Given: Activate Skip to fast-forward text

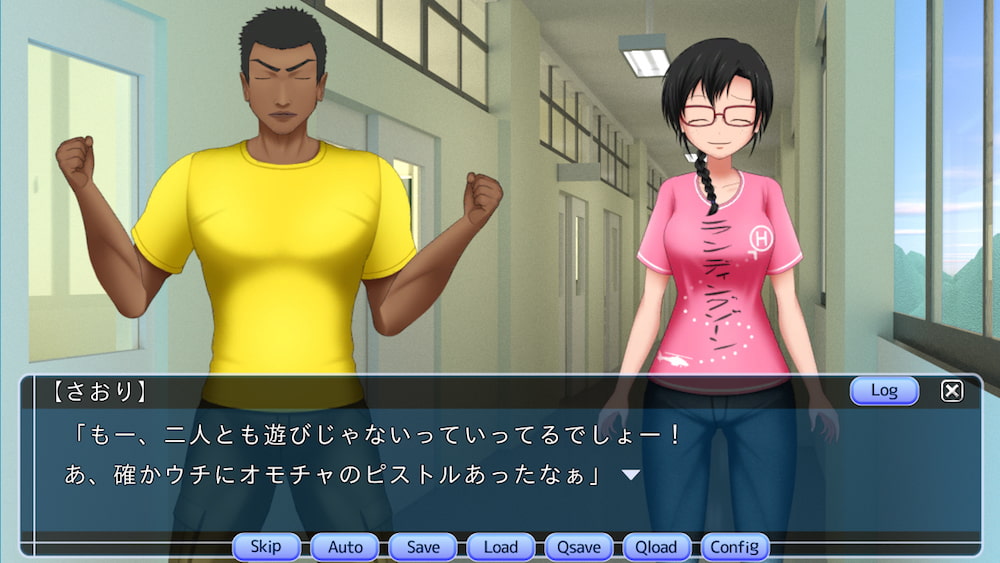Looking at the screenshot, I should 266,547.
